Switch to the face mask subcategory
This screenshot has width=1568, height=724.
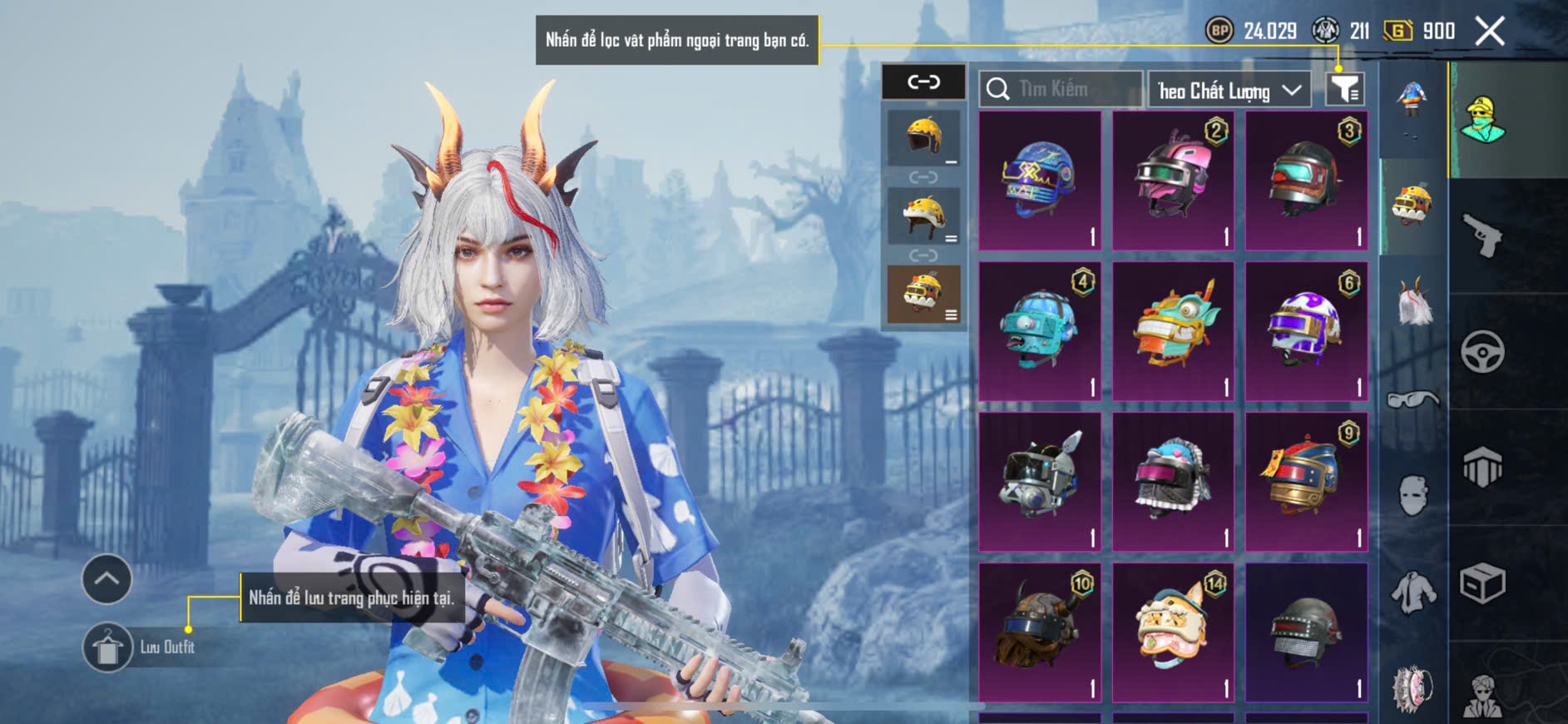pyautogui.click(x=1413, y=496)
